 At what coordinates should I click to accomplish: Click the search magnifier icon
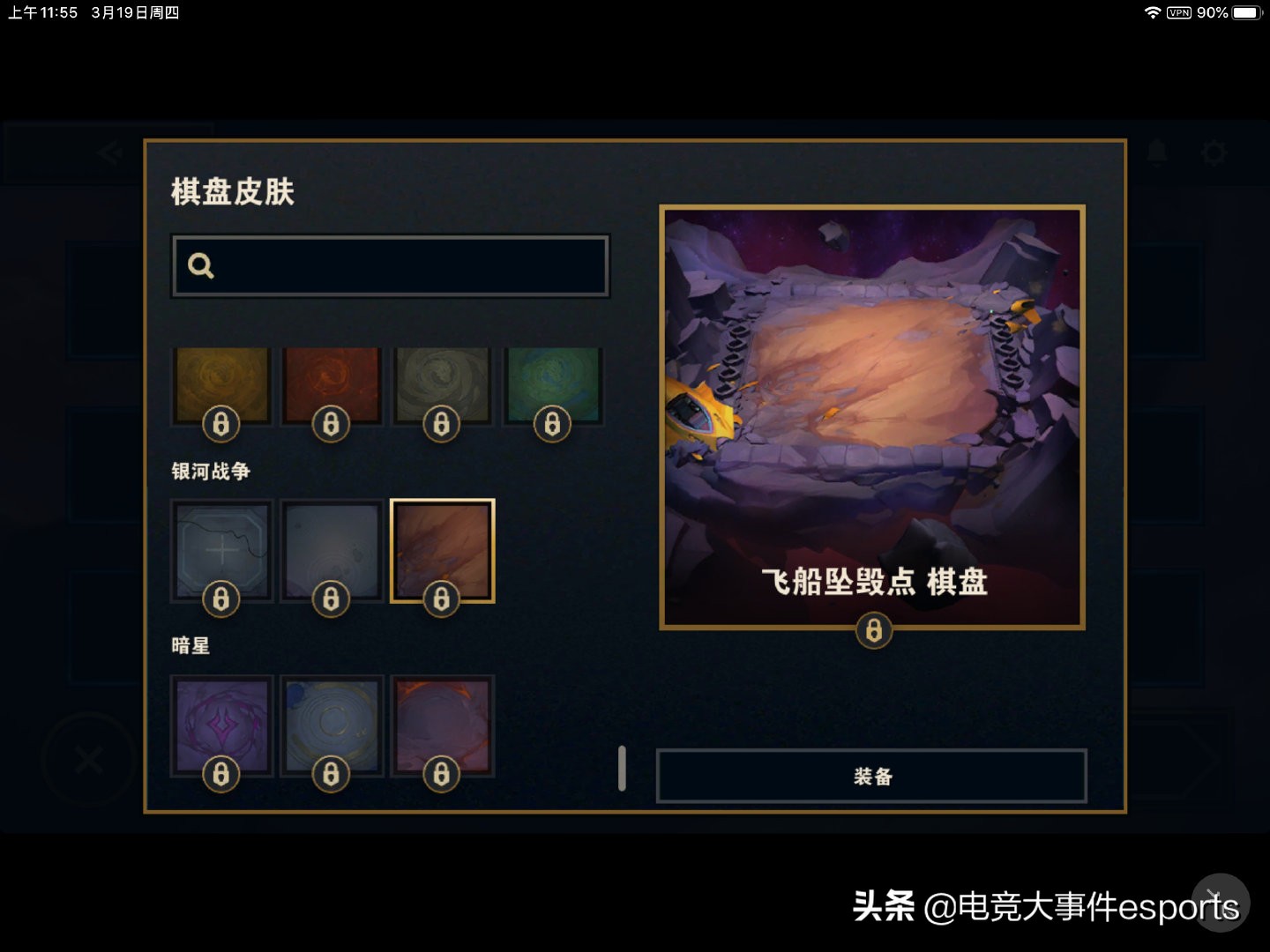[200, 265]
